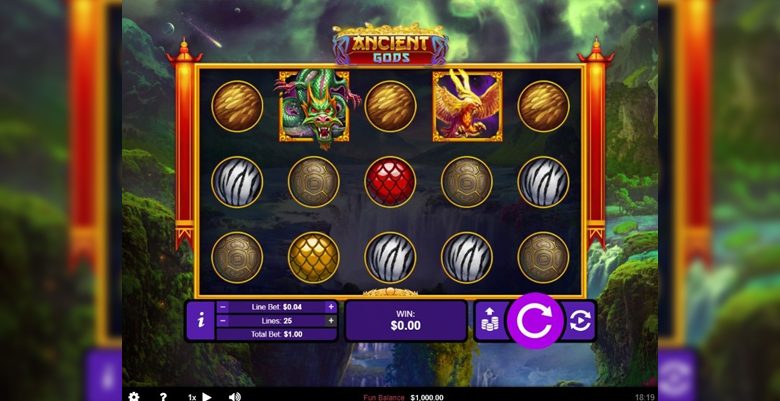Decrease the Line Bet amount

(x=223, y=307)
